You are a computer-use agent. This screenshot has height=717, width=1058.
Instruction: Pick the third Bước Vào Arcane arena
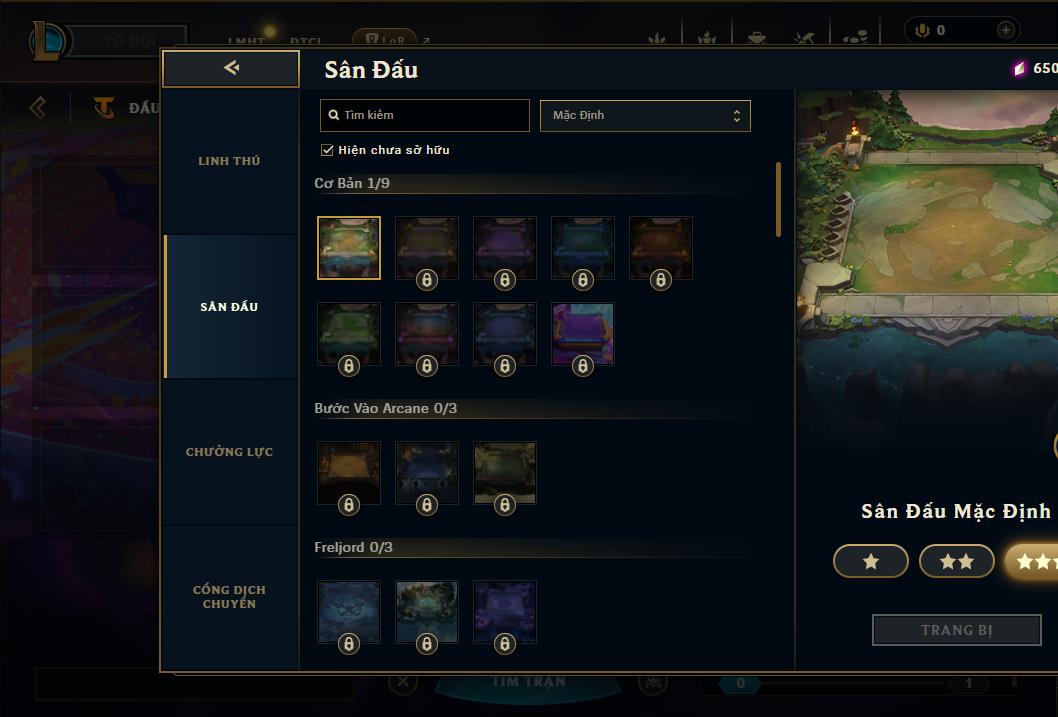(505, 473)
